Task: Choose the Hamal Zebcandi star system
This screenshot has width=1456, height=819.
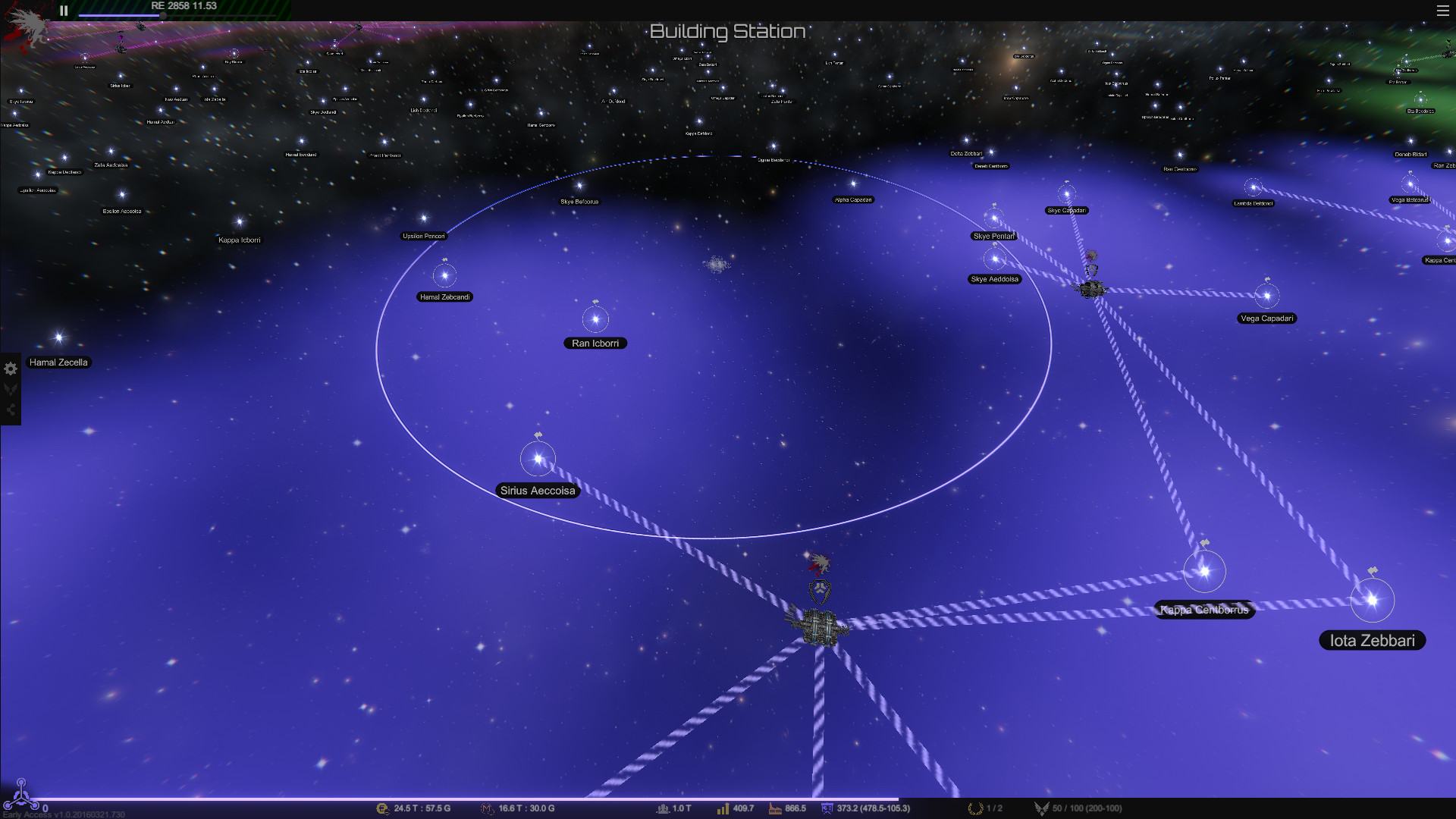Action: [444, 276]
